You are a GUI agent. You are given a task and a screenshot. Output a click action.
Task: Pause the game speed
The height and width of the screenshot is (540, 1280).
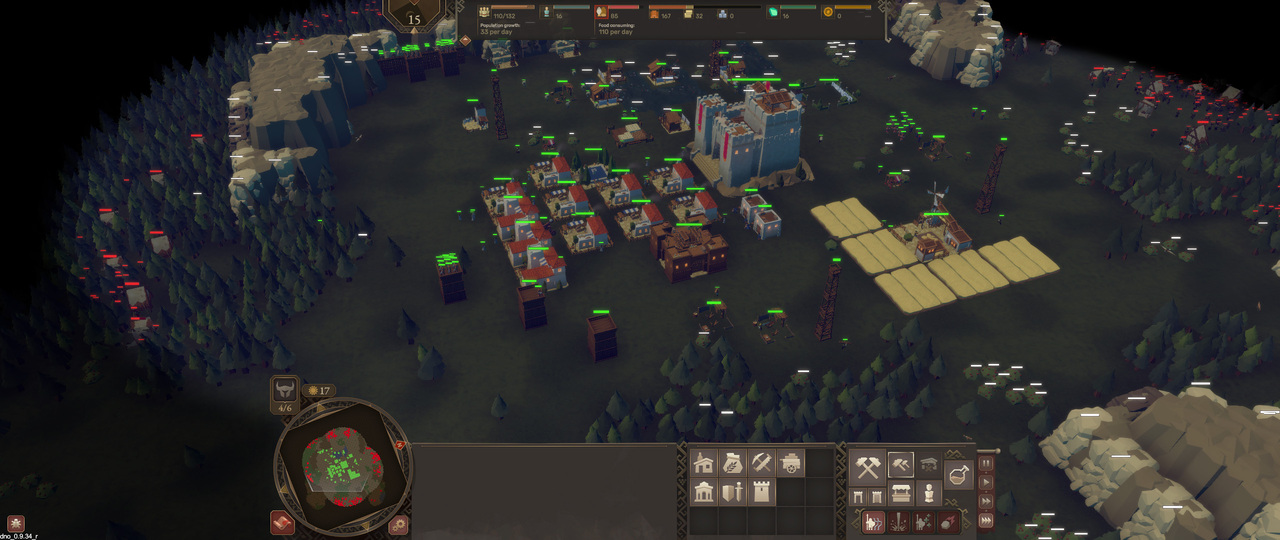click(x=986, y=464)
